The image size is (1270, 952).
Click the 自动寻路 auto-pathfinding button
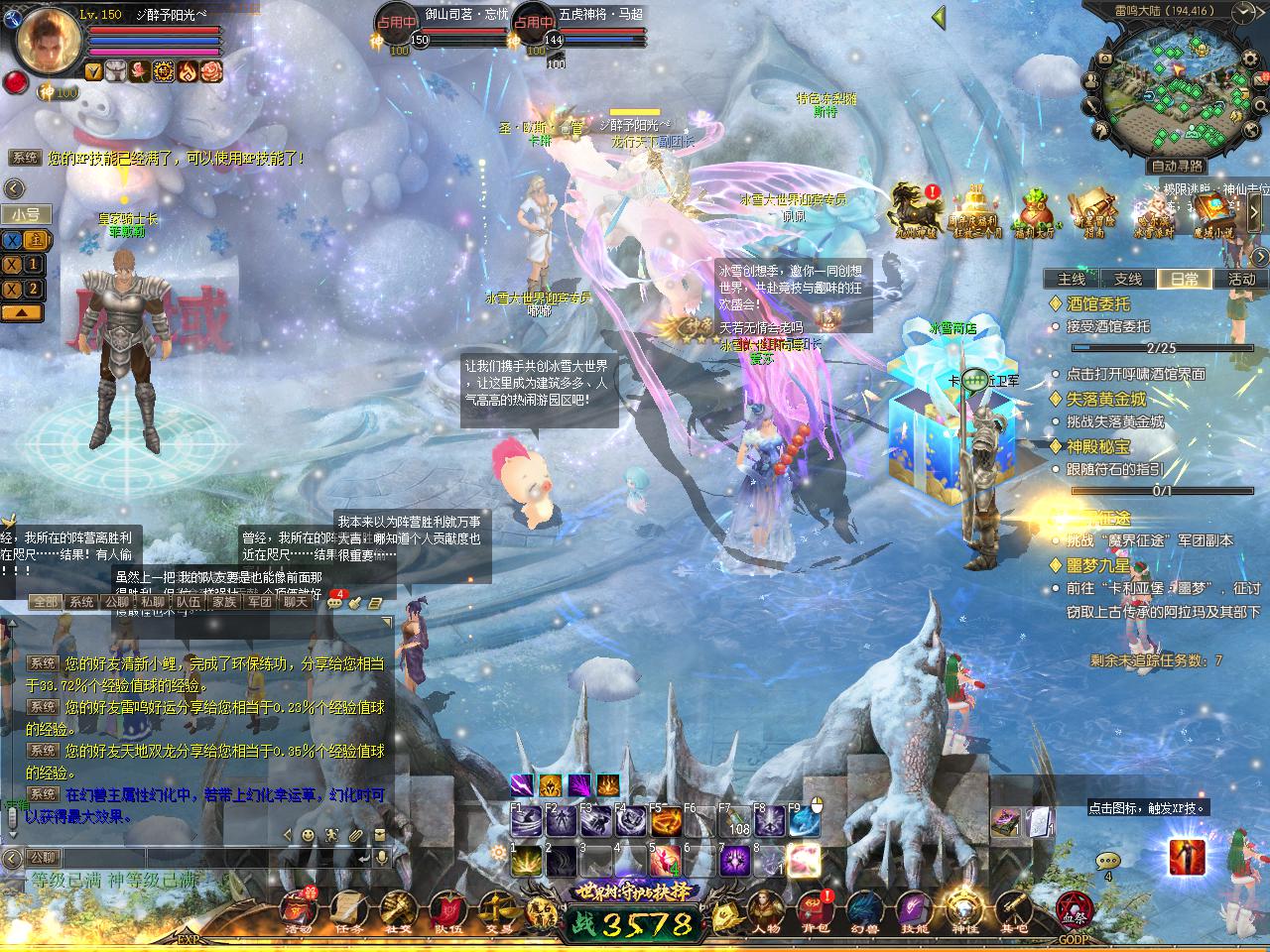[x=1176, y=166]
